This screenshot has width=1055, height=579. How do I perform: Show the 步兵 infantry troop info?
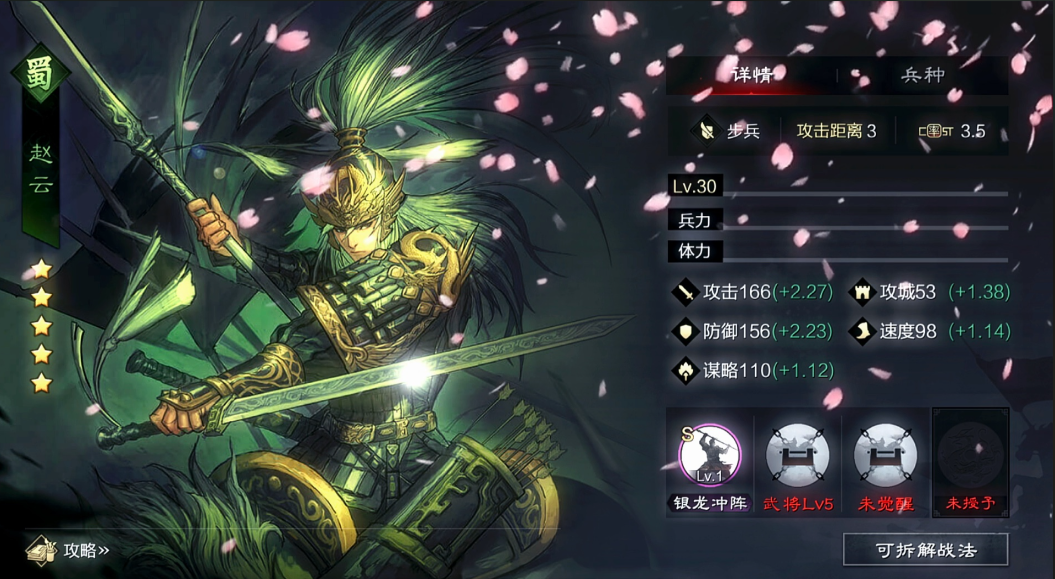tap(729, 131)
